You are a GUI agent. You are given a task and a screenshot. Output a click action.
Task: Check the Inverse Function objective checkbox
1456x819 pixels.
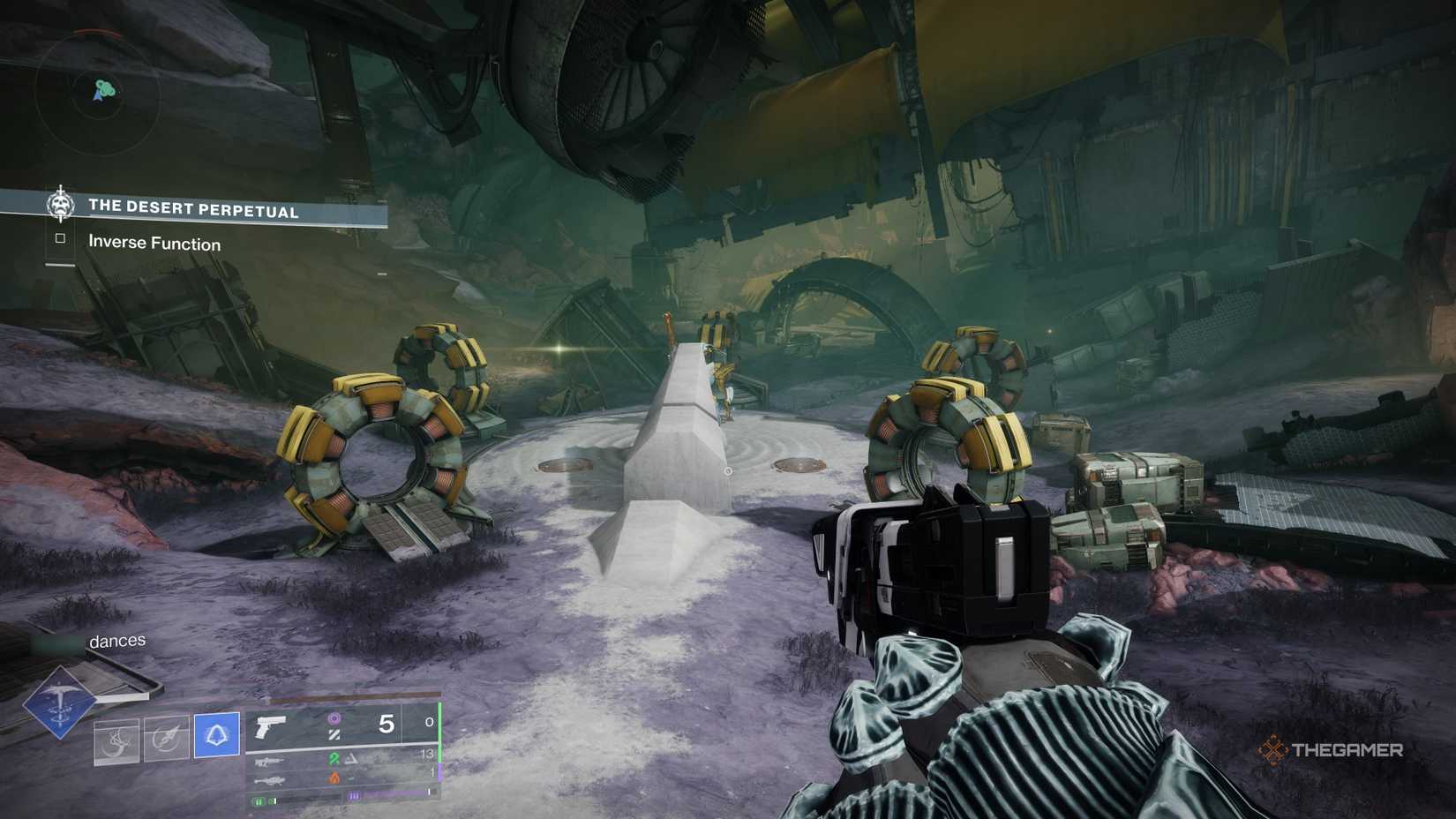tap(59, 240)
